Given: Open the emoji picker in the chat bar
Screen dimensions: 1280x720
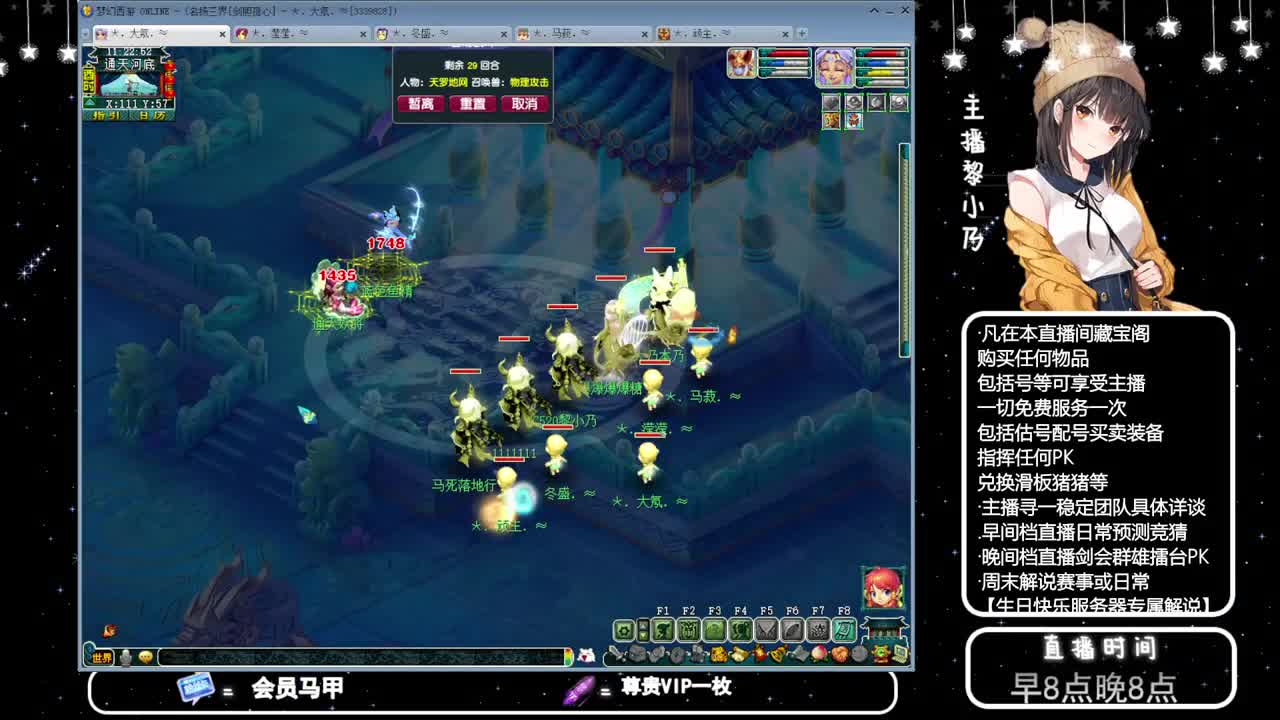Looking at the screenshot, I should pos(145,658).
